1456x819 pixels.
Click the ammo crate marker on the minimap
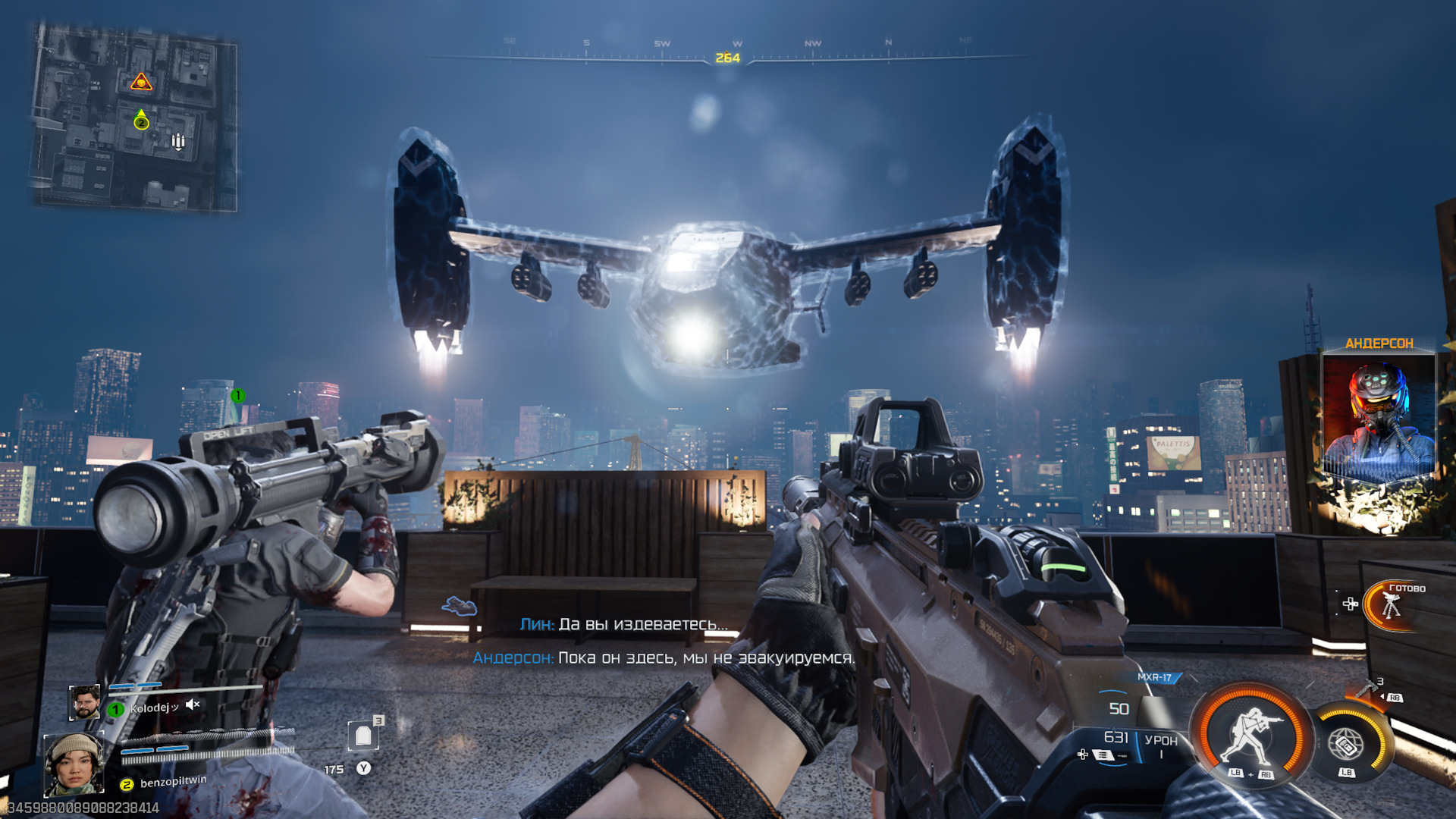click(x=177, y=141)
